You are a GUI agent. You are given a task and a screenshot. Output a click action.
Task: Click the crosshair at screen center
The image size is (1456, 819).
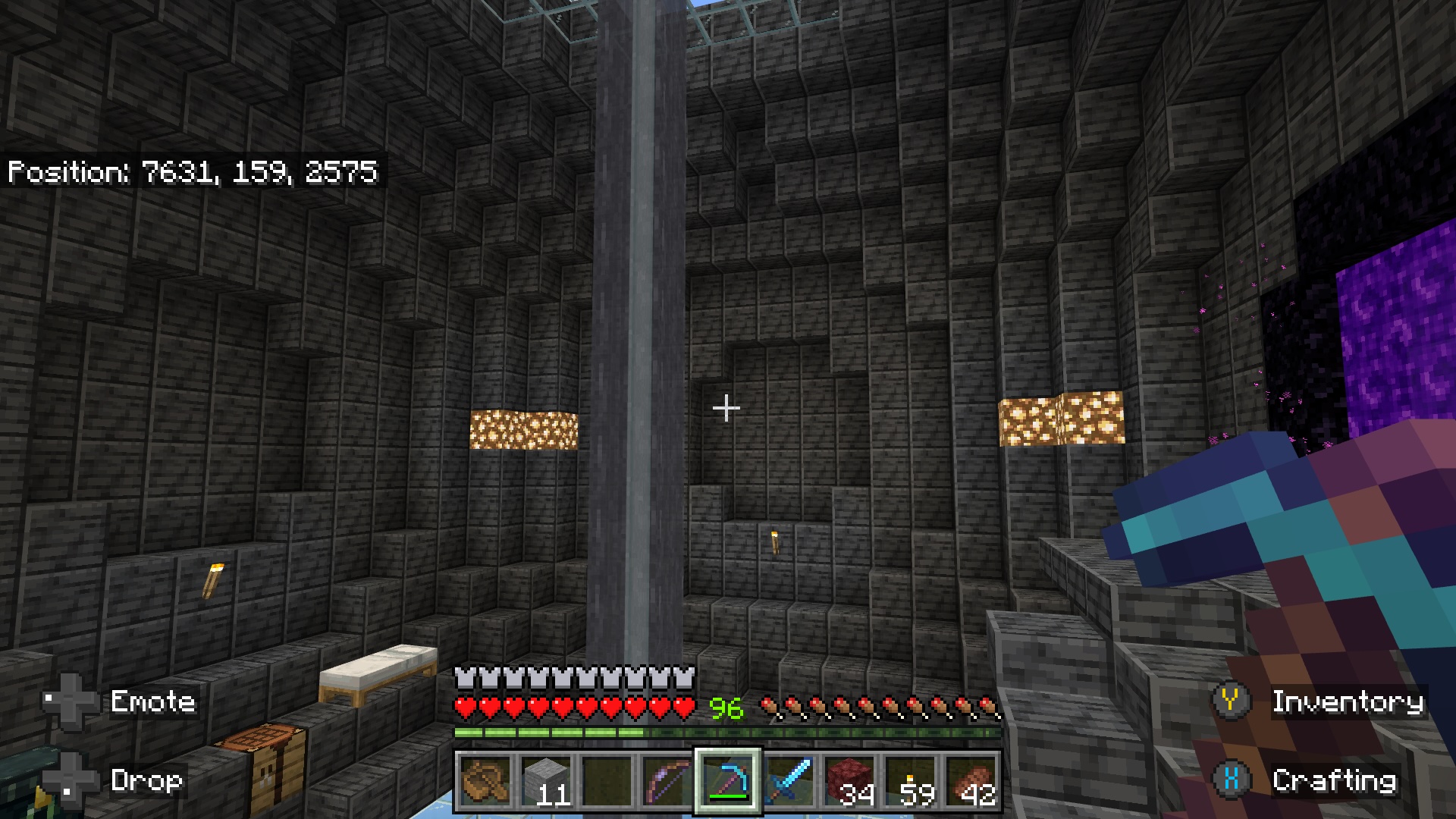pyautogui.click(x=727, y=408)
